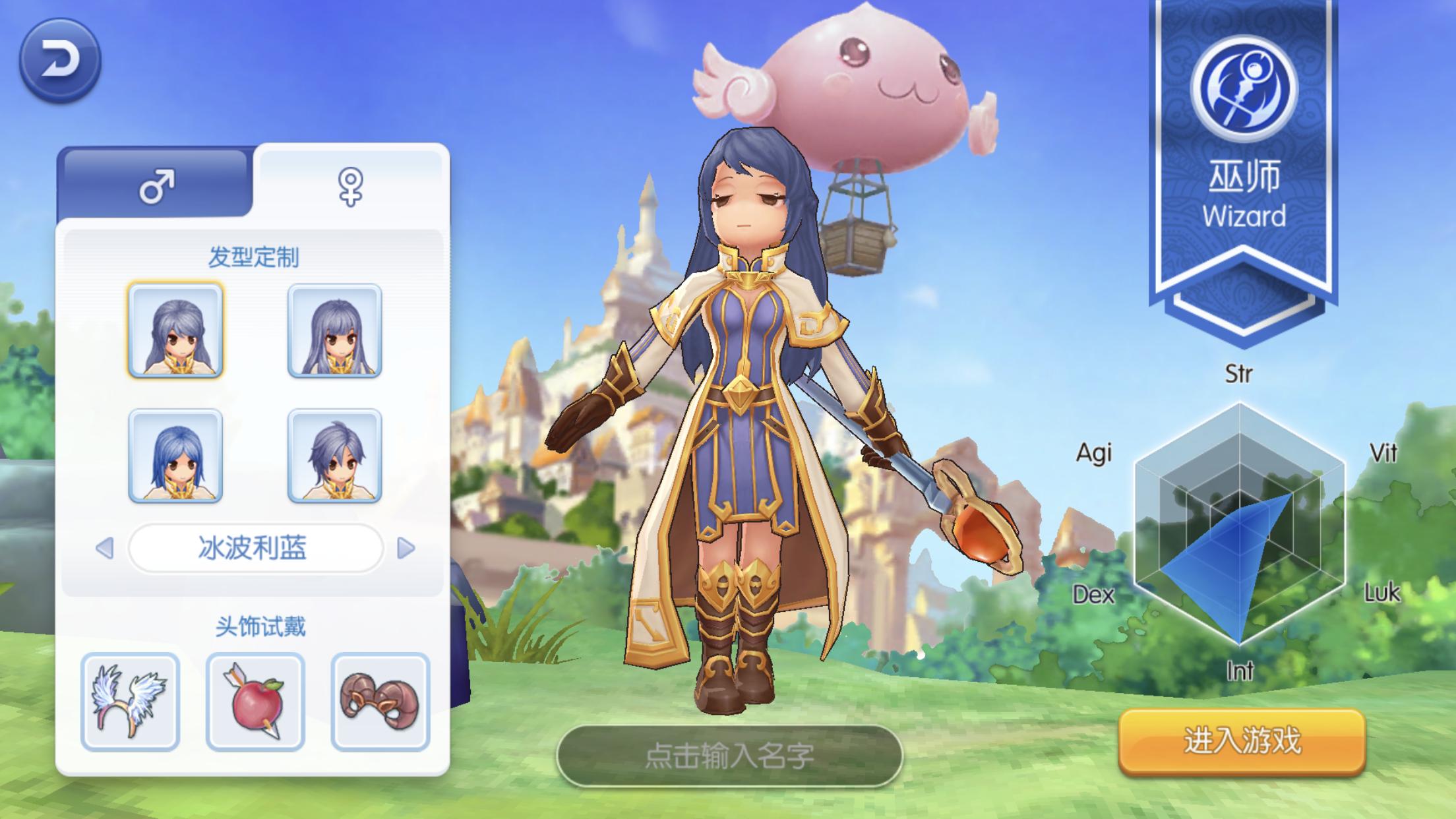The width and height of the screenshot is (1456, 819).
Task: Select the straight long hair with bangs
Action: tap(334, 330)
